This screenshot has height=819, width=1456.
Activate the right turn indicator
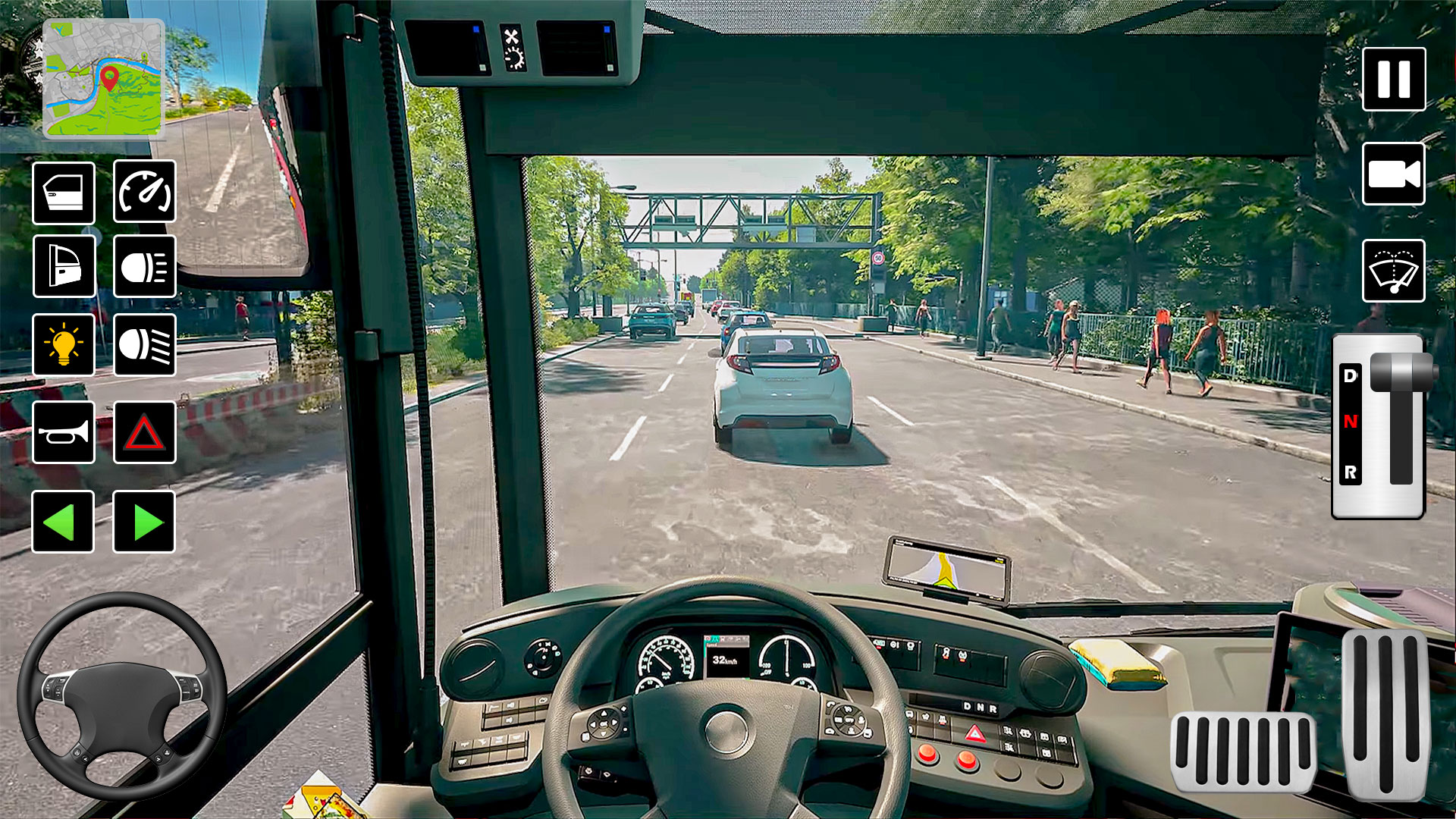(x=144, y=522)
